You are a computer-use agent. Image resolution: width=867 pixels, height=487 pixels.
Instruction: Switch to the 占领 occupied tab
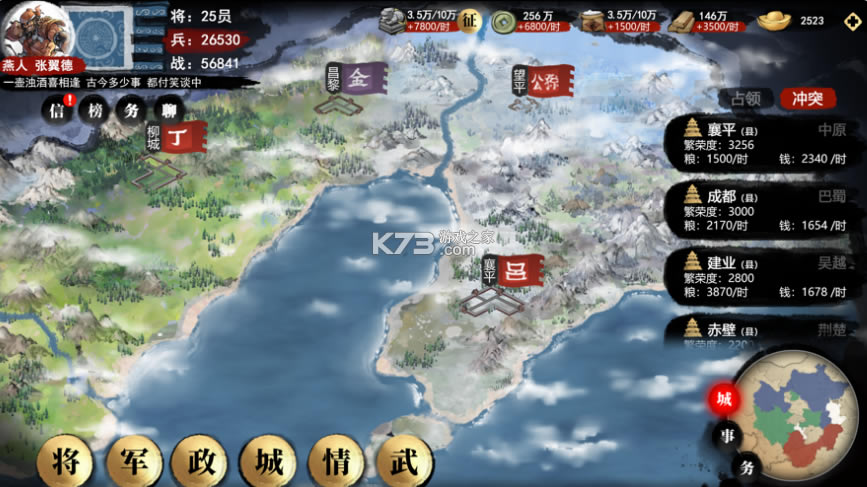click(746, 98)
